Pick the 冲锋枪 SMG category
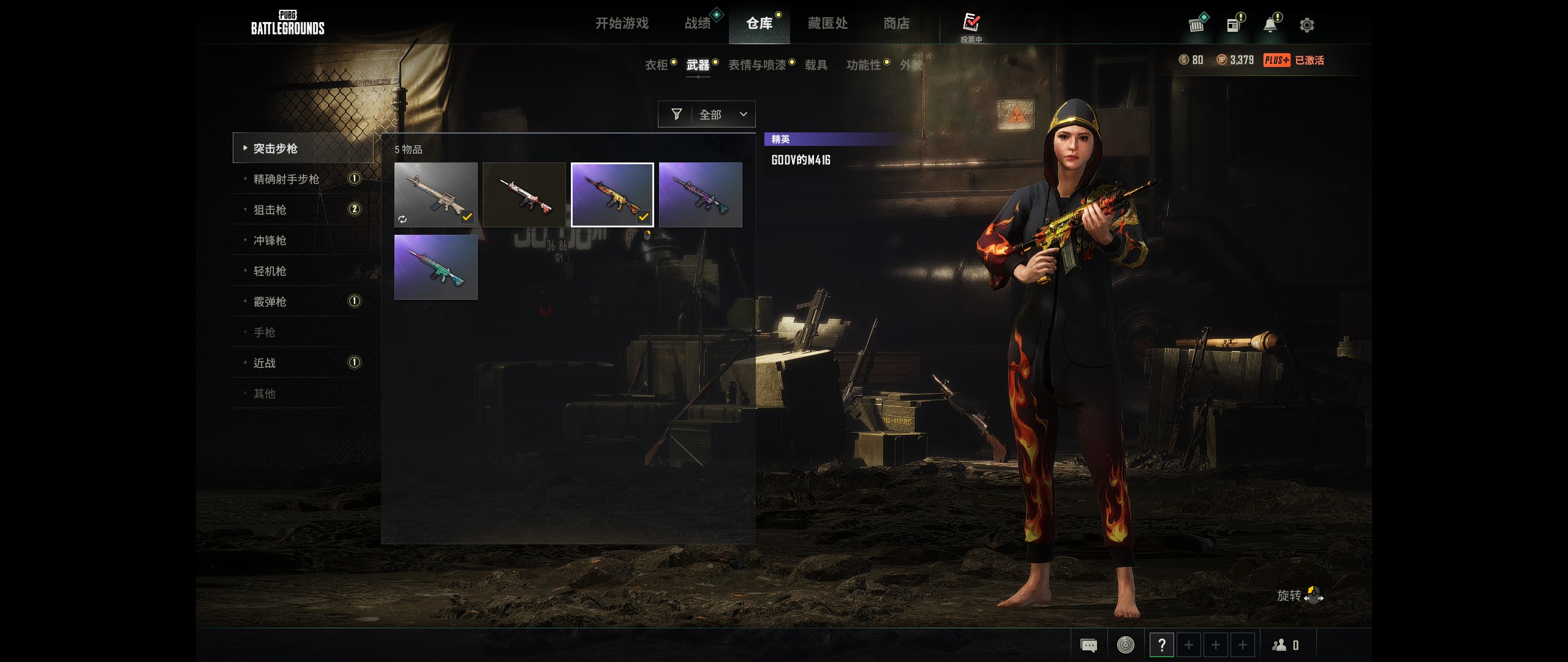1568x662 pixels. (x=270, y=240)
